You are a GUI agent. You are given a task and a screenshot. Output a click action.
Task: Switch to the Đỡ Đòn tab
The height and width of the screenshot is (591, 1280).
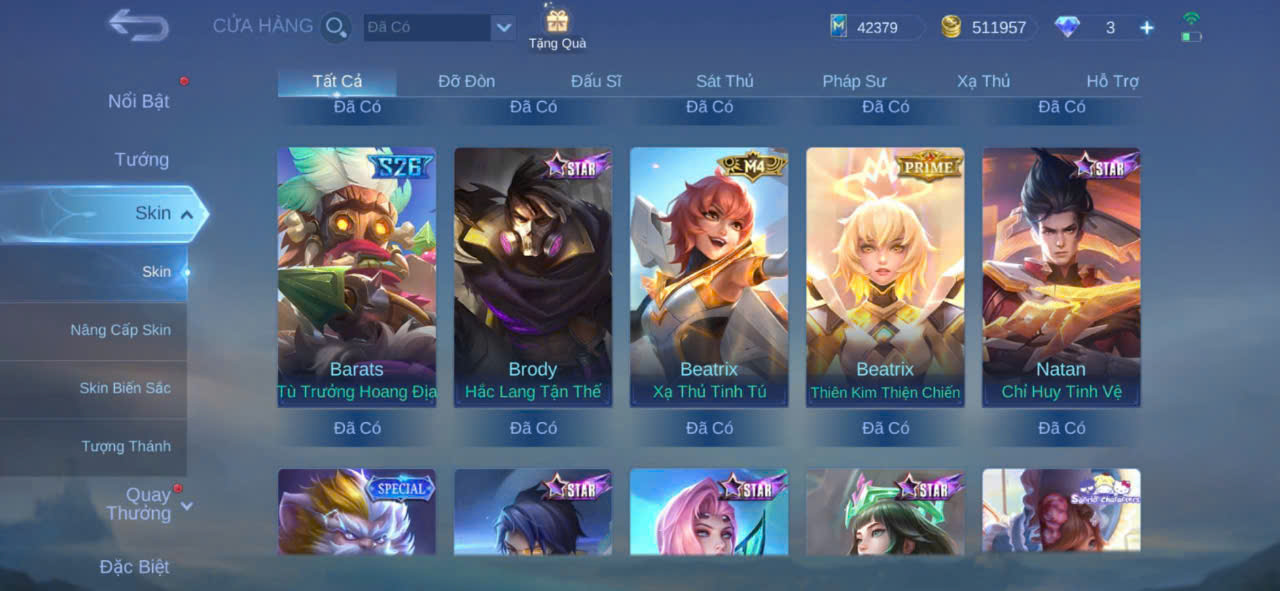tap(466, 81)
